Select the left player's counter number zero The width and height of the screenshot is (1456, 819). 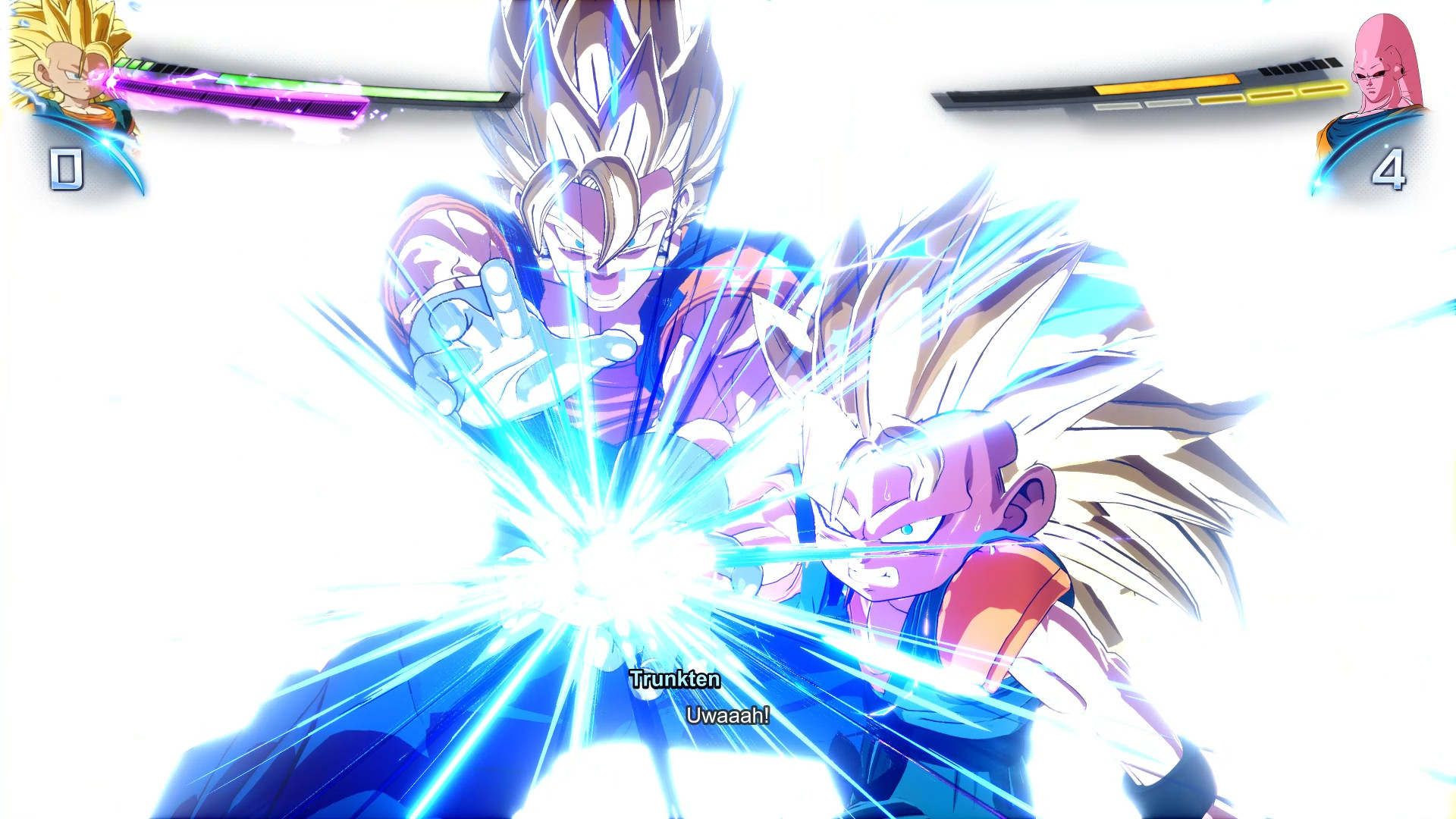[x=67, y=168]
